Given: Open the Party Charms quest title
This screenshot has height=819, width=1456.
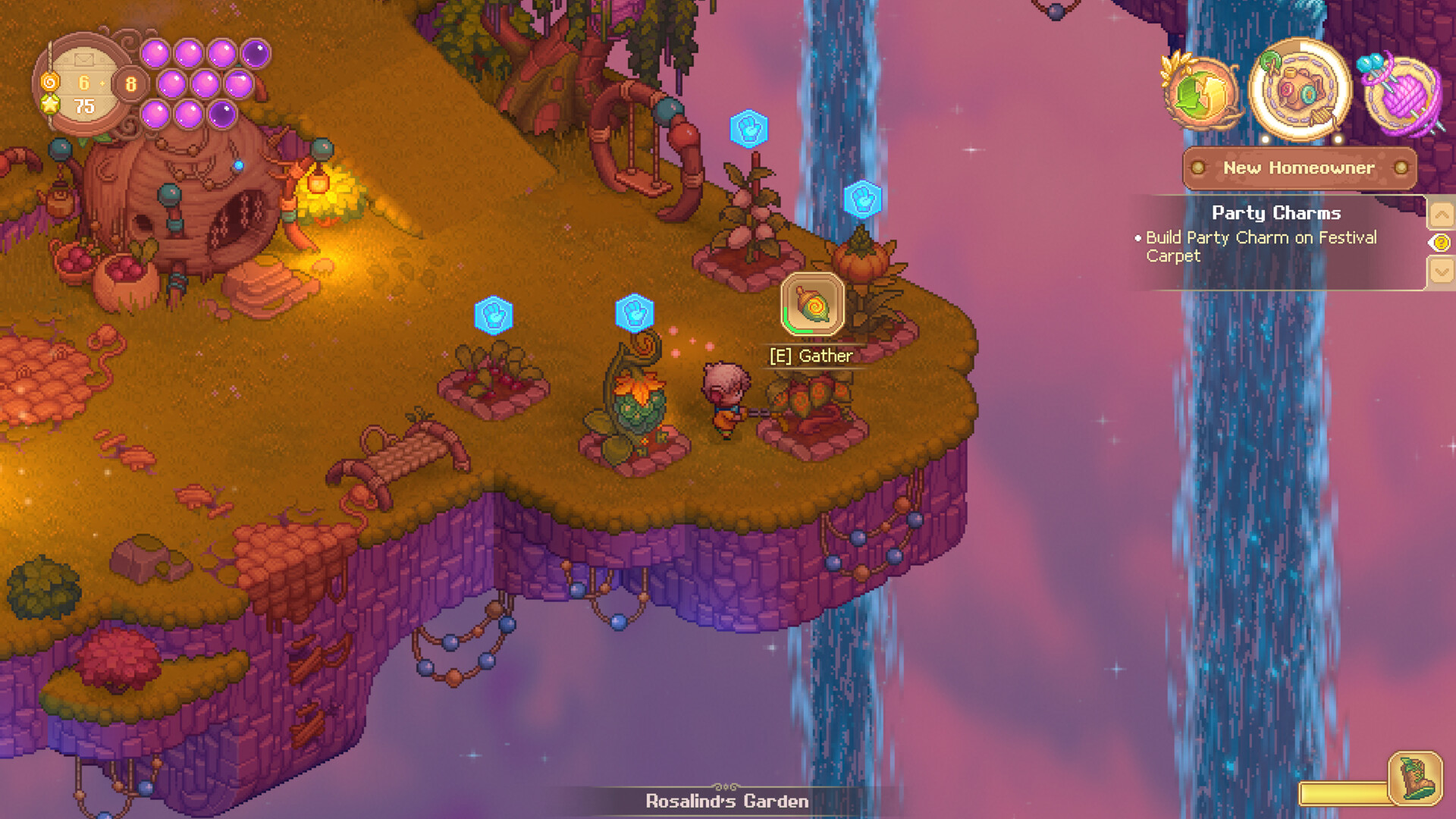Looking at the screenshot, I should click(x=1276, y=213).
